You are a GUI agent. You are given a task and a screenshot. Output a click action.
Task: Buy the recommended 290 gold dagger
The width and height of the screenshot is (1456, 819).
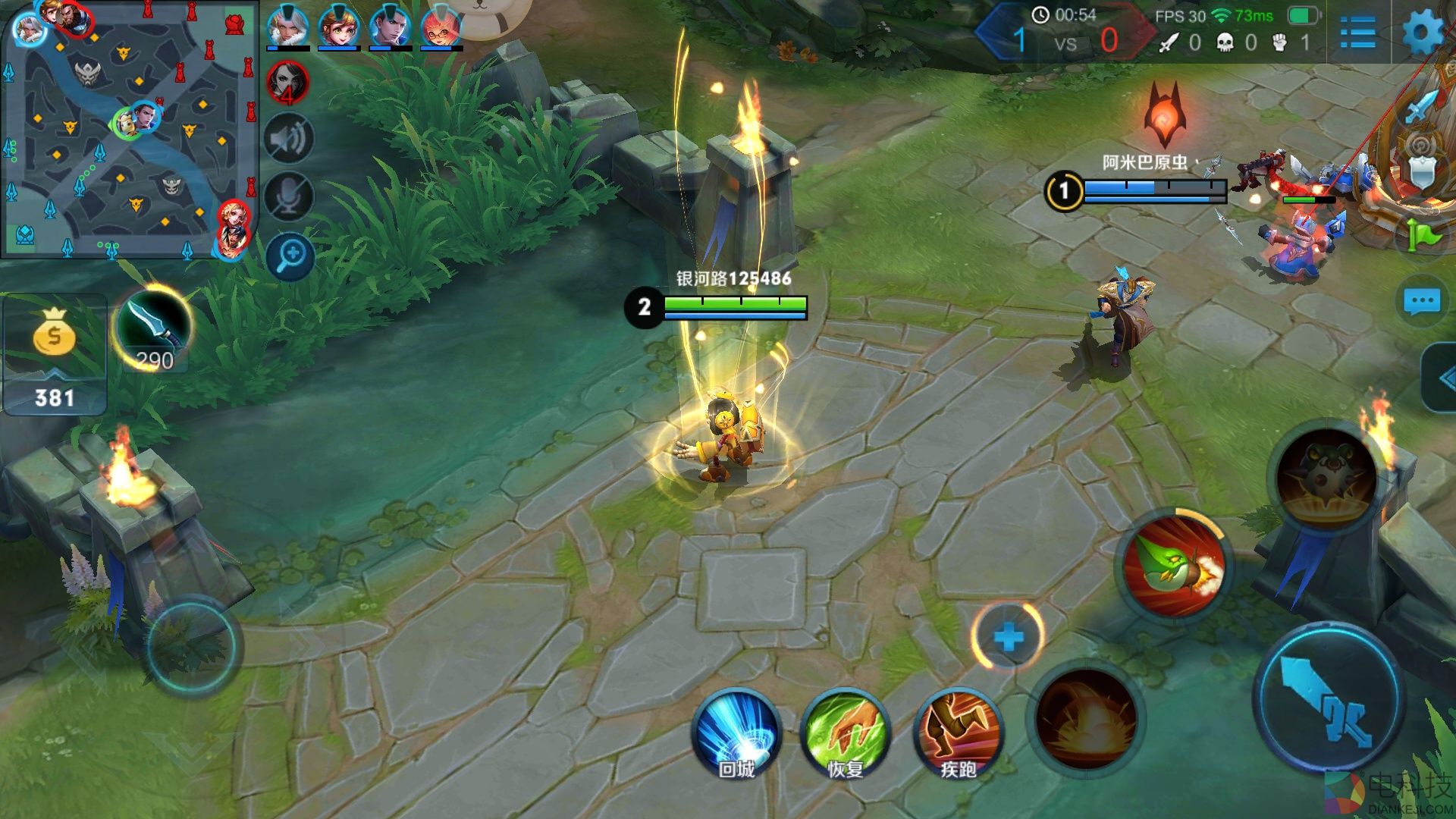(155, 328)
